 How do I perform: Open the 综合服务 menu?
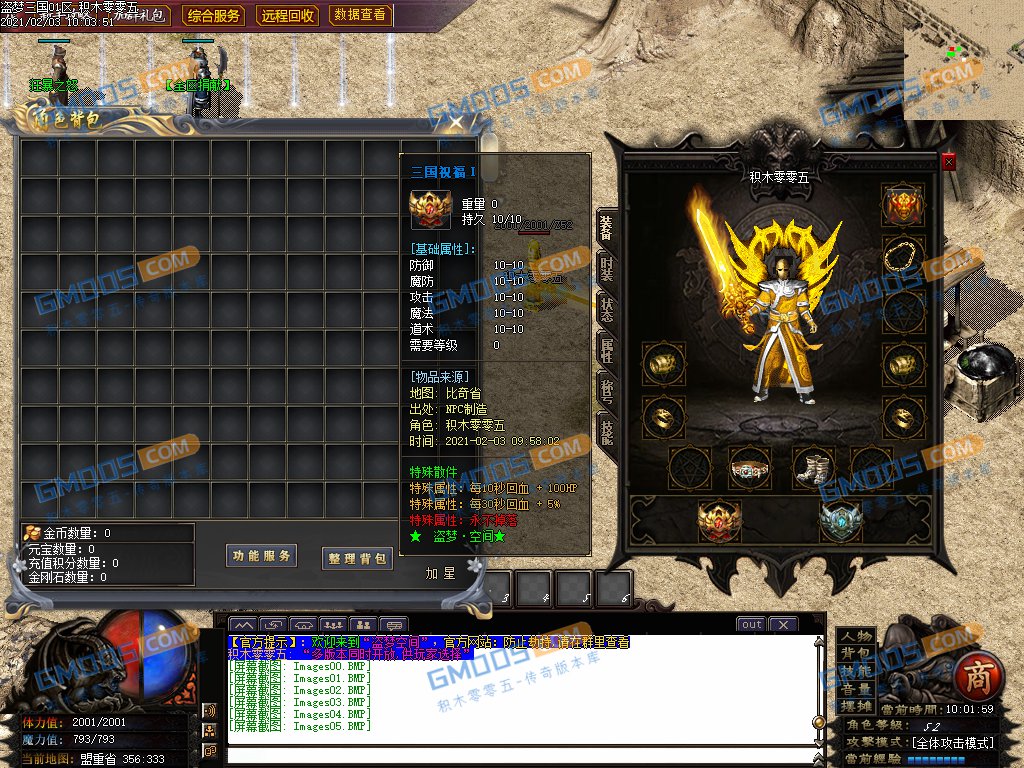click(215, 16)
